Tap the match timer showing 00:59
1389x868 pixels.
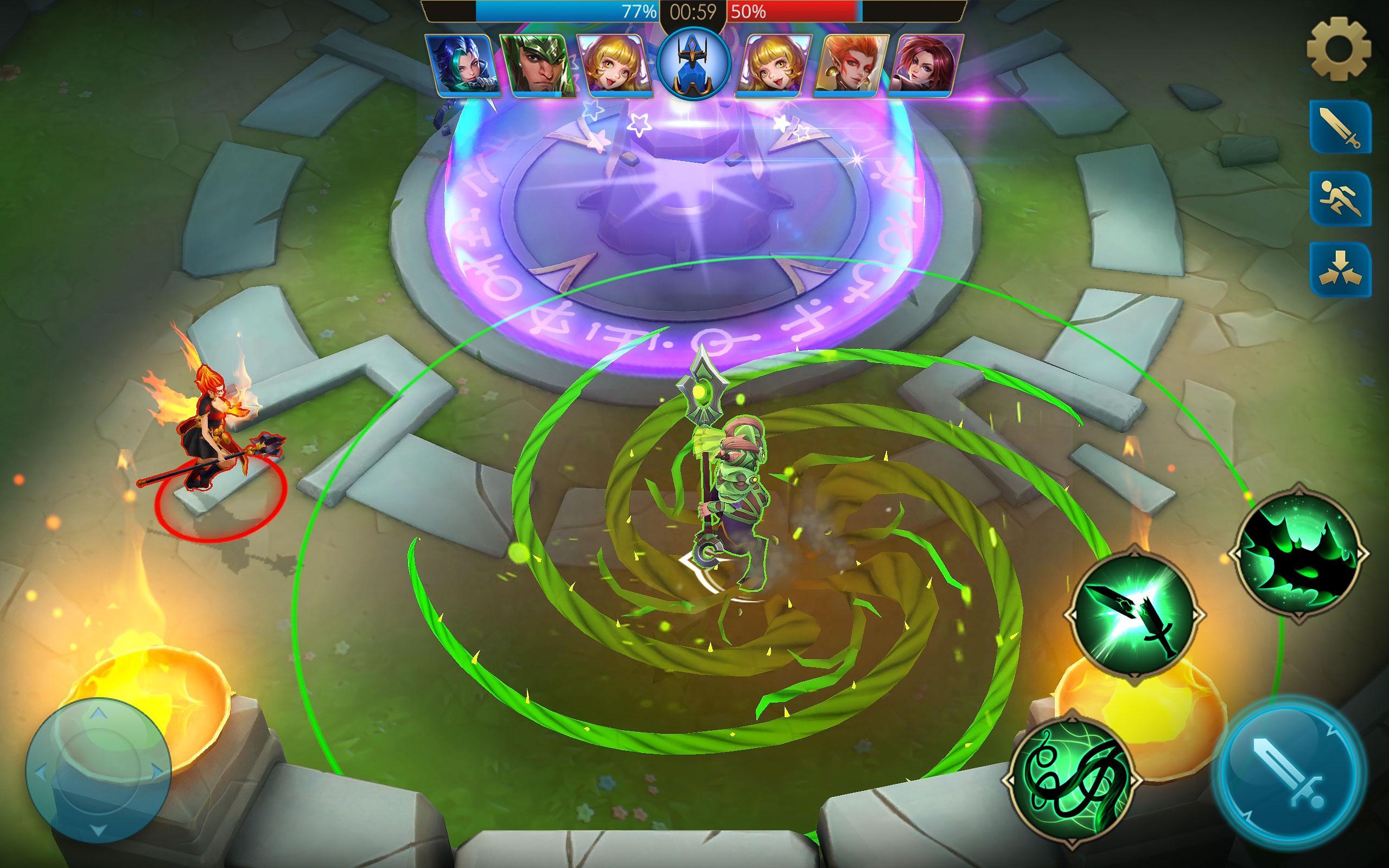tap(692, 10)
